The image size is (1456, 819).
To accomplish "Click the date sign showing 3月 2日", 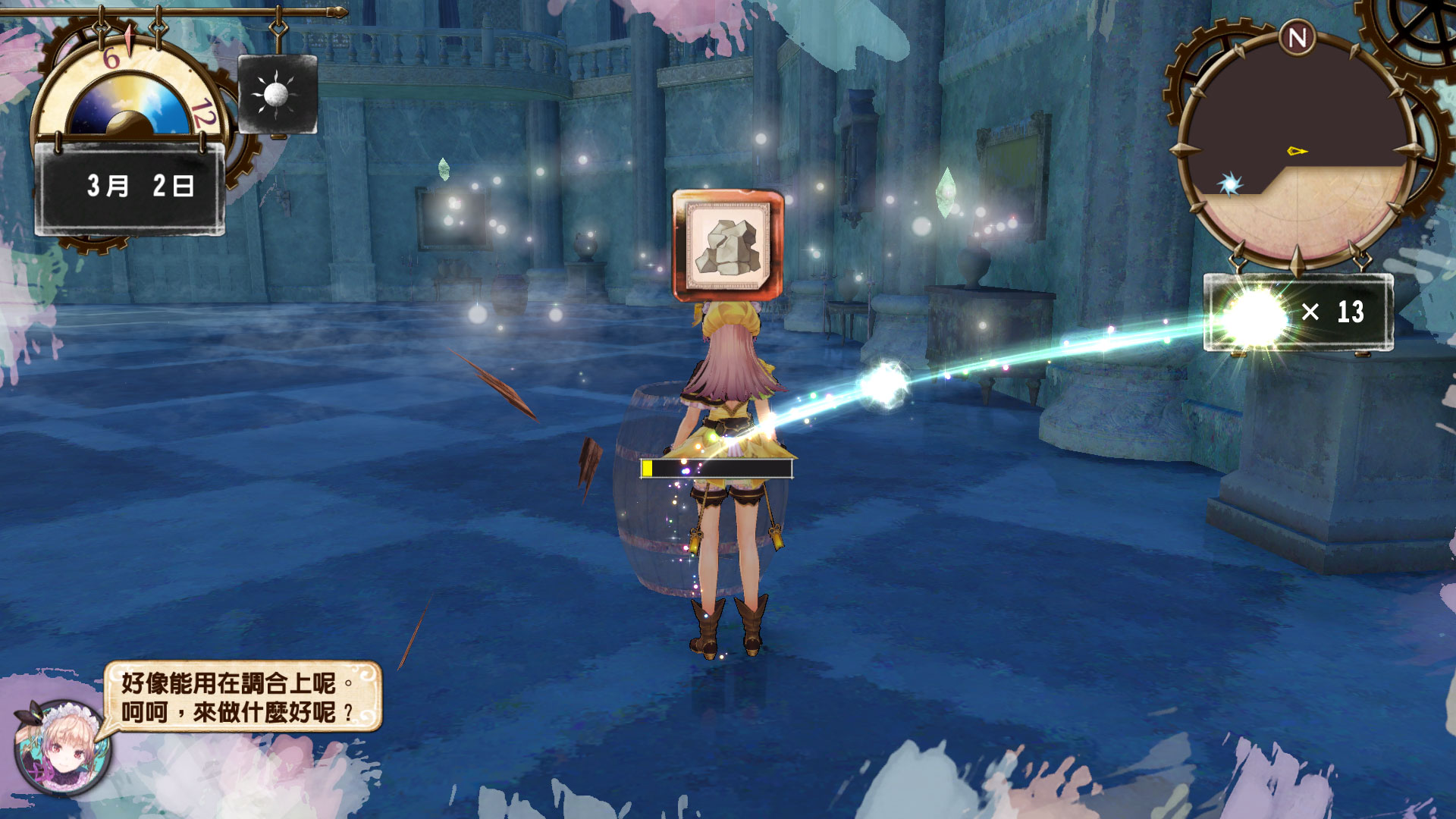I will point(130,187).
